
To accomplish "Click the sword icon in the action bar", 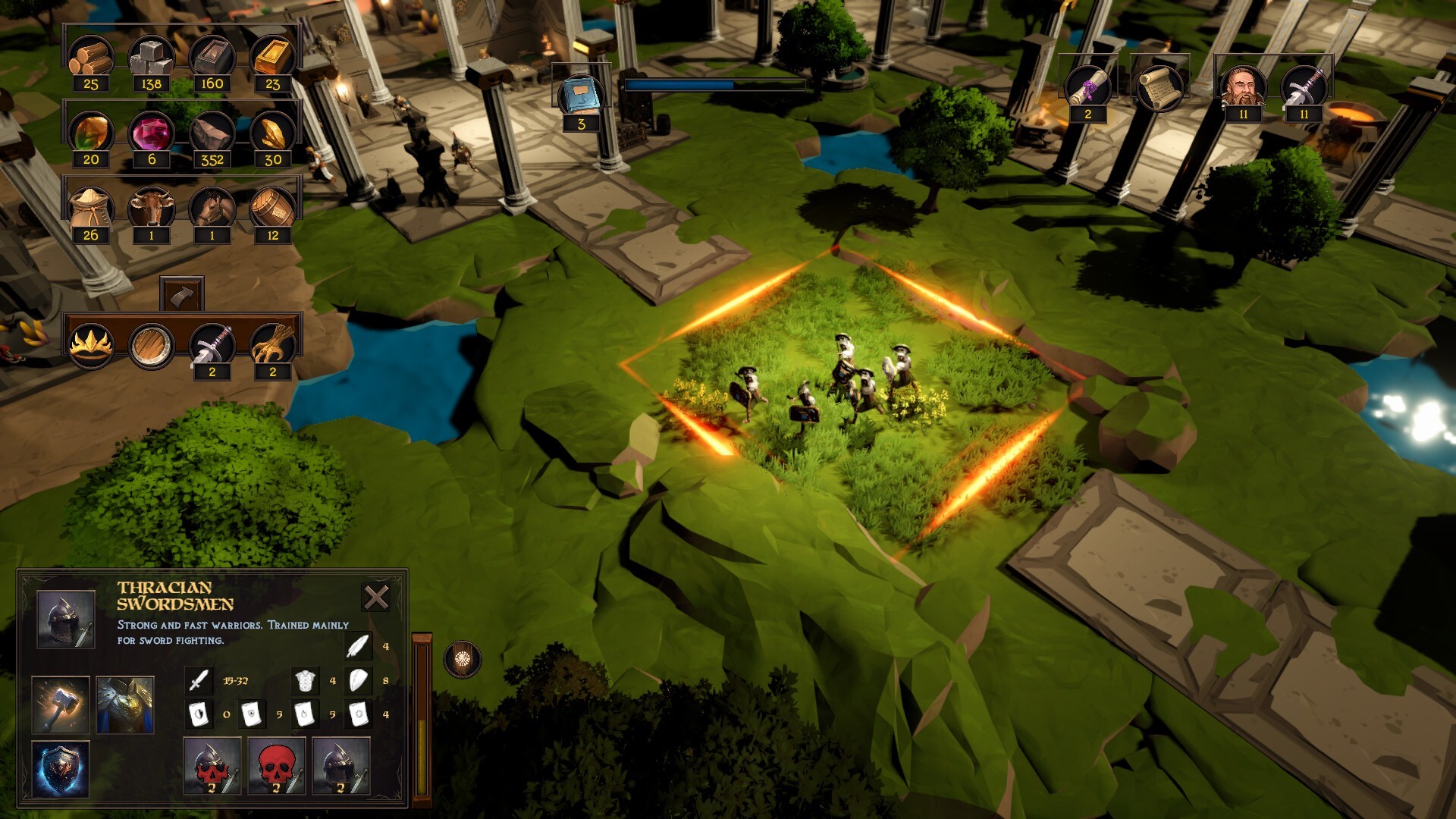I will (x=212, y=346).
